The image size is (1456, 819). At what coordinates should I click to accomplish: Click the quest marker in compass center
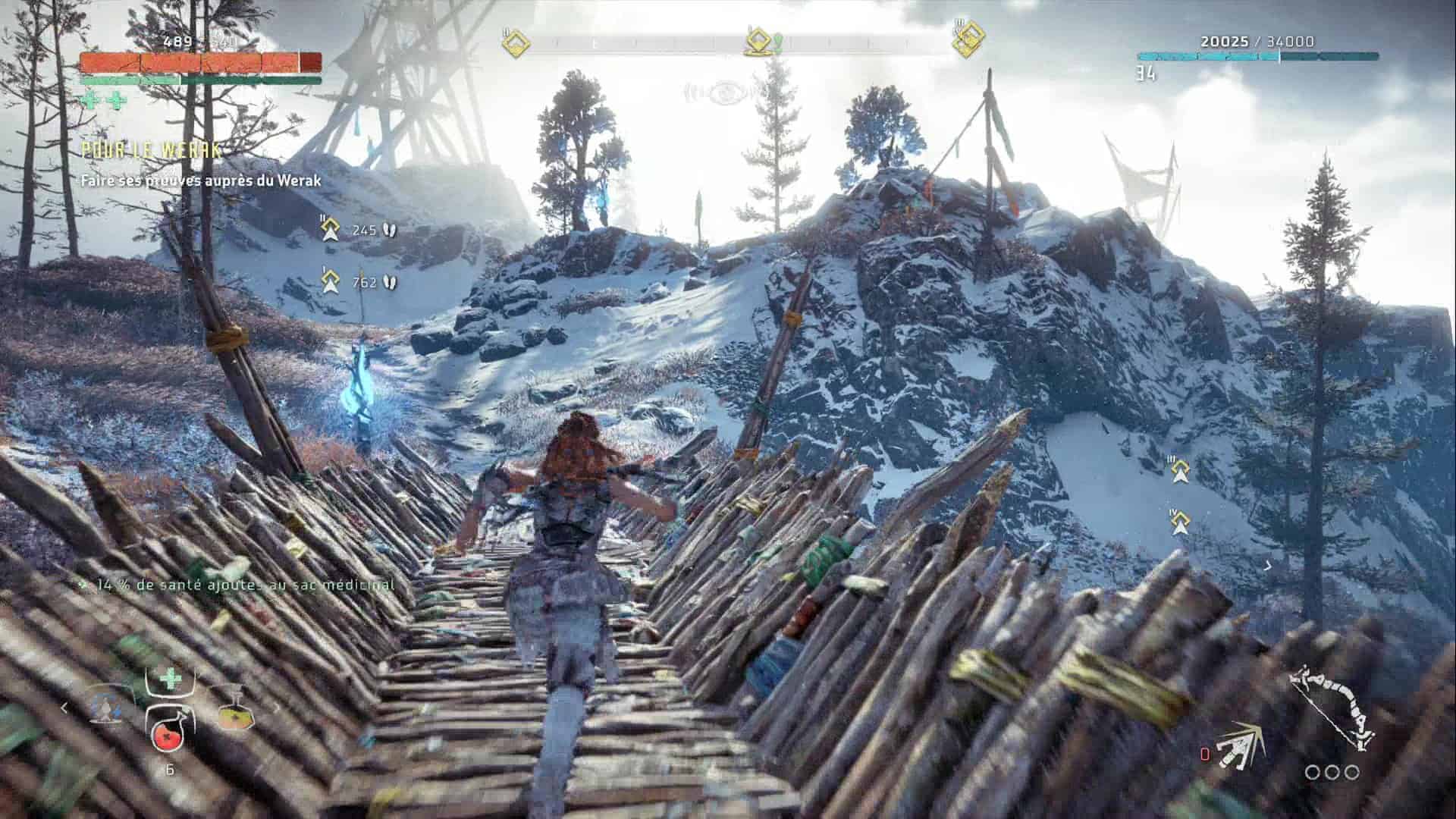pos(759,42)
